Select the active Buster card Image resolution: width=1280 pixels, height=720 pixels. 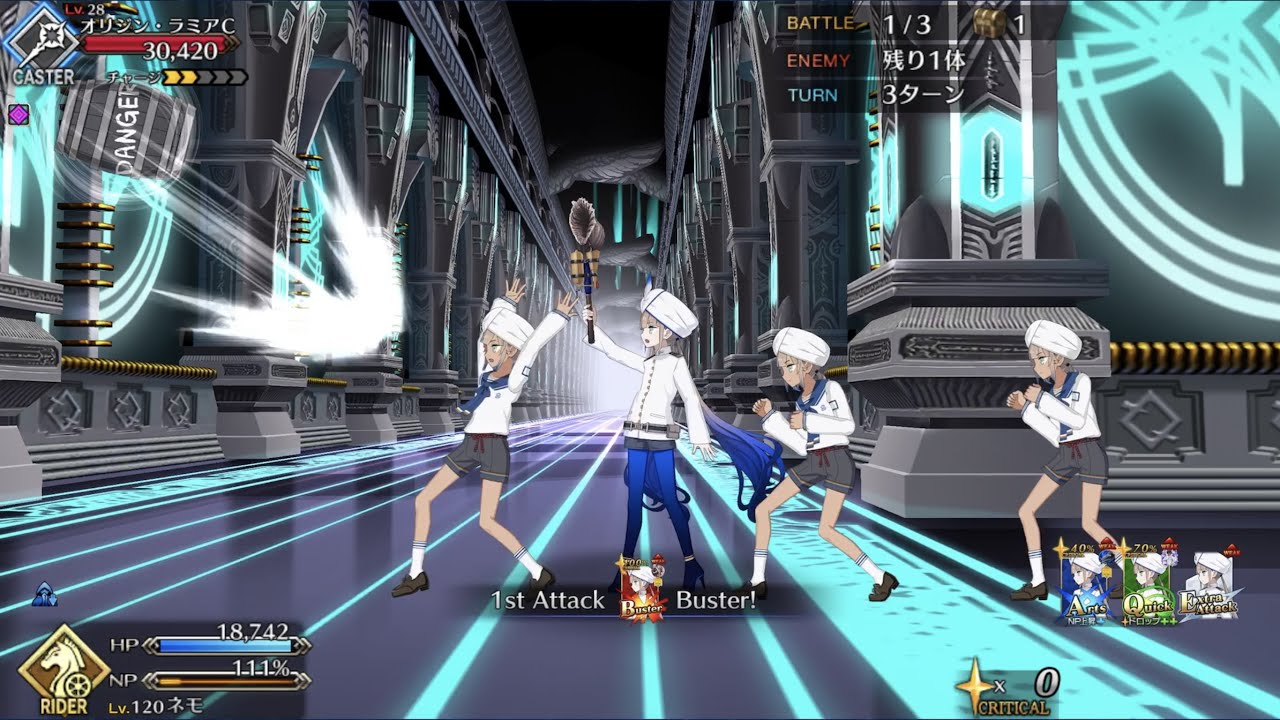pos(642,590)
